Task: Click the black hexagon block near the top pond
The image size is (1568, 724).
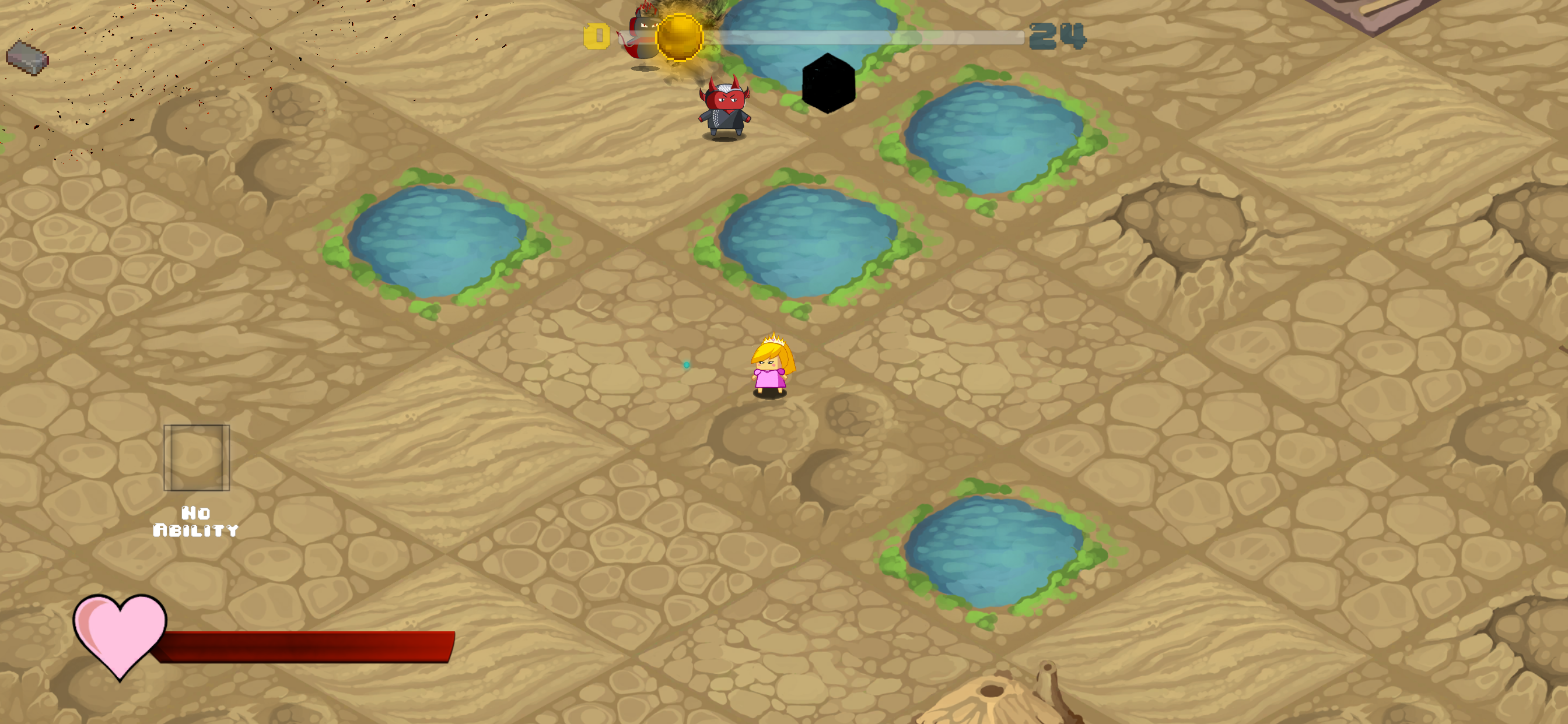Action: point(828,82)
